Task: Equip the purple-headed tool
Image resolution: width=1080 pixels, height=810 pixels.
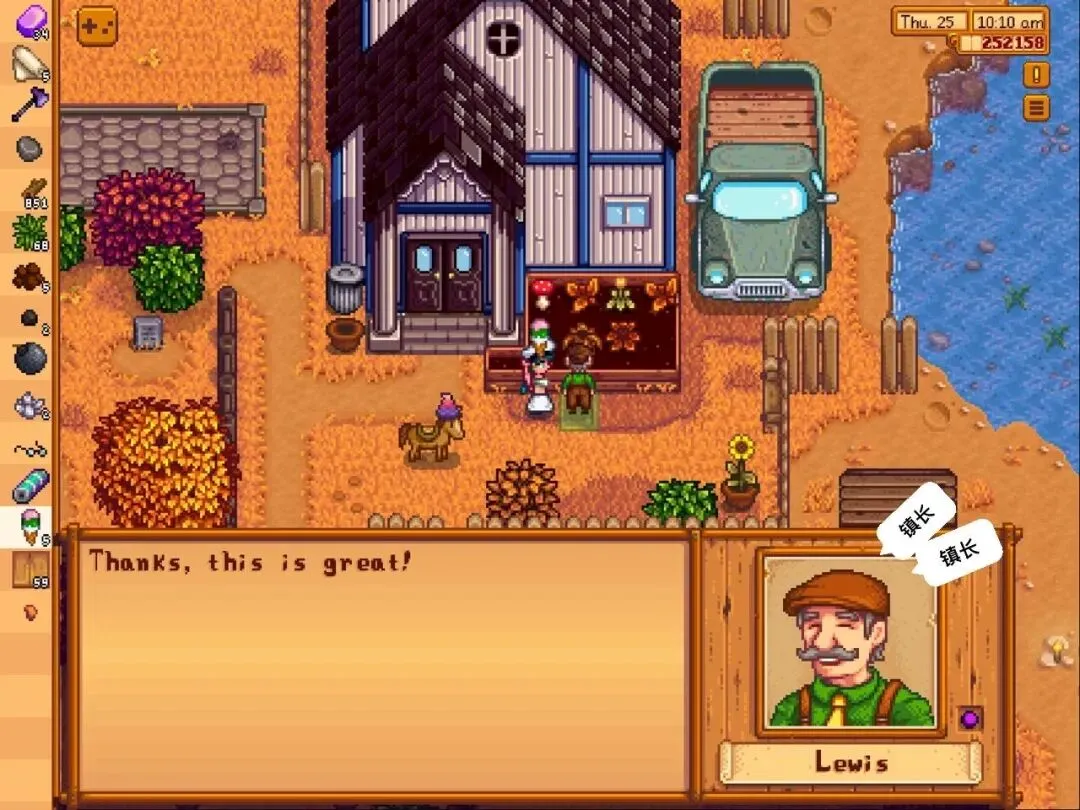Action: pyautogui.click(x=30, y=105)
